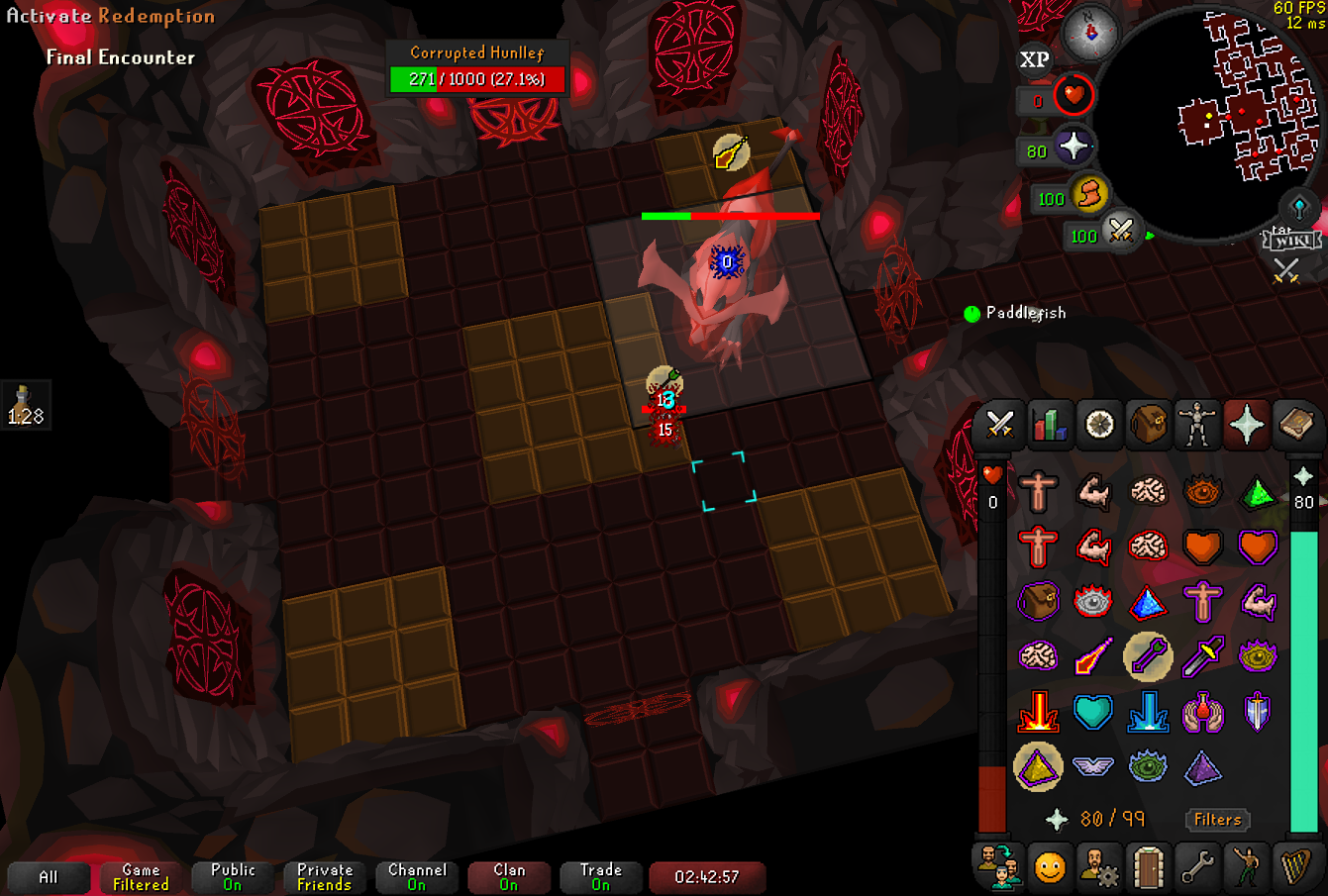The image size is (1328, 896).
Task: Turn on the Rigour winged prayer icon
Action: pos(1093,766)
